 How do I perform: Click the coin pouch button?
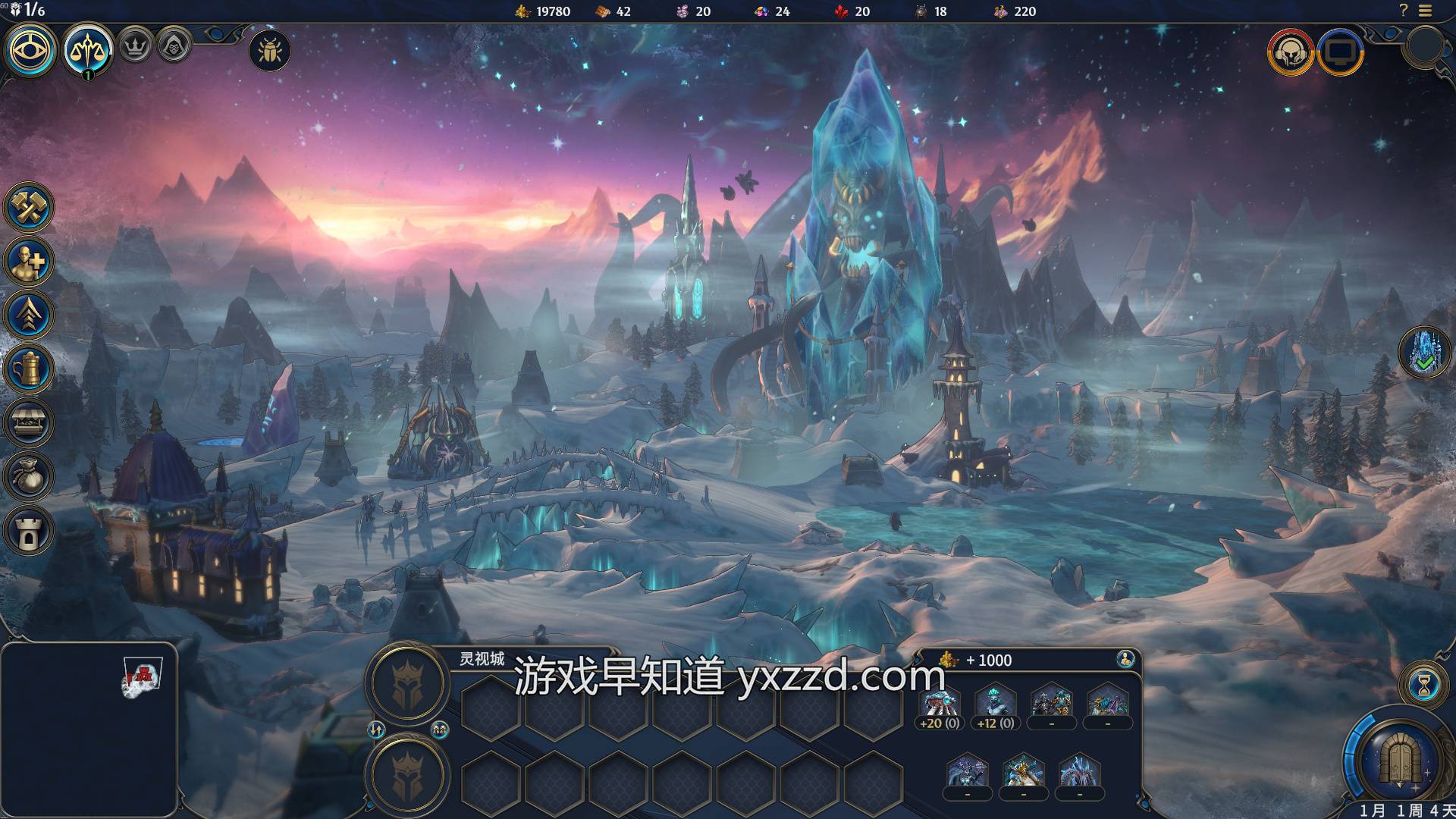pos(30,476)
